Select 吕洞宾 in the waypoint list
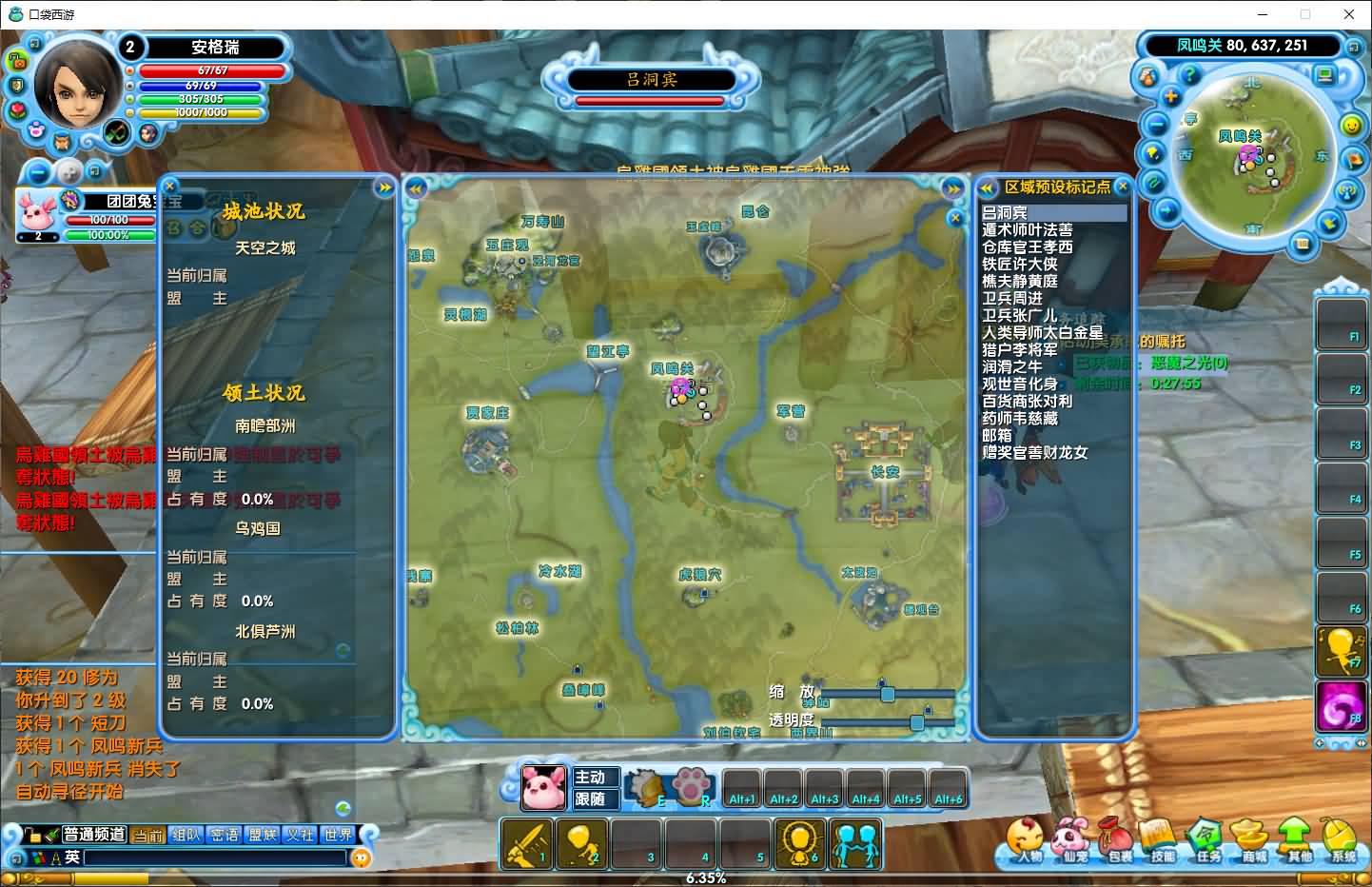Screen dimensions: 1372x887 (x=1005, y=213)
